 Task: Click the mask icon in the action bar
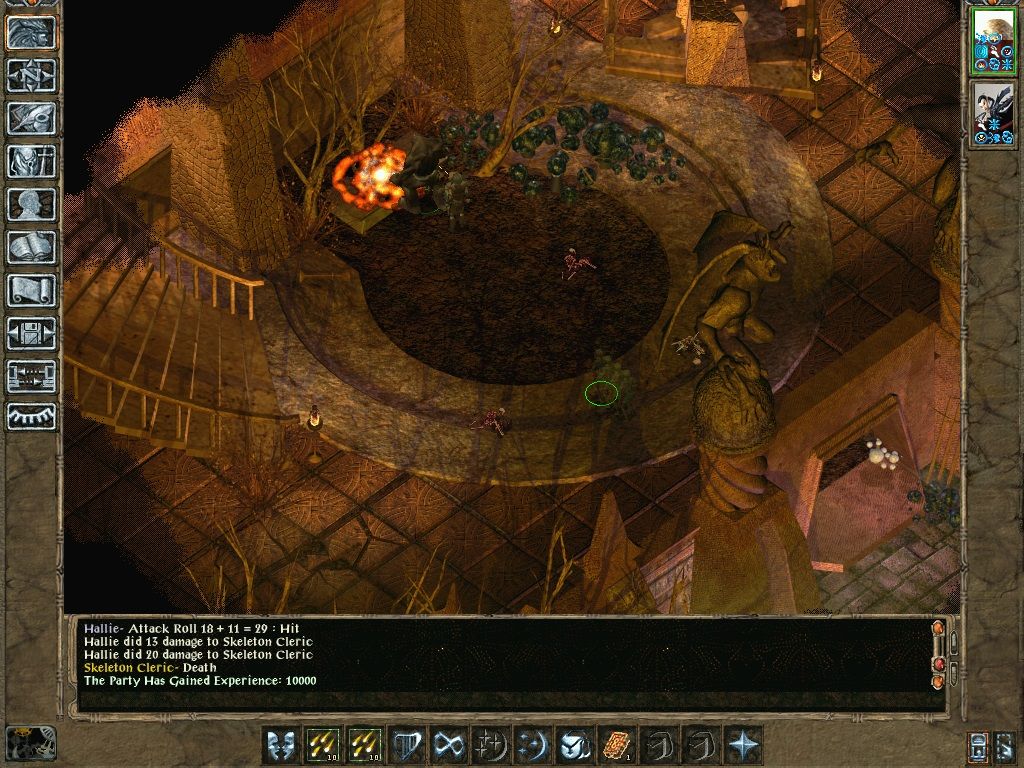click(x=280, y=745)
